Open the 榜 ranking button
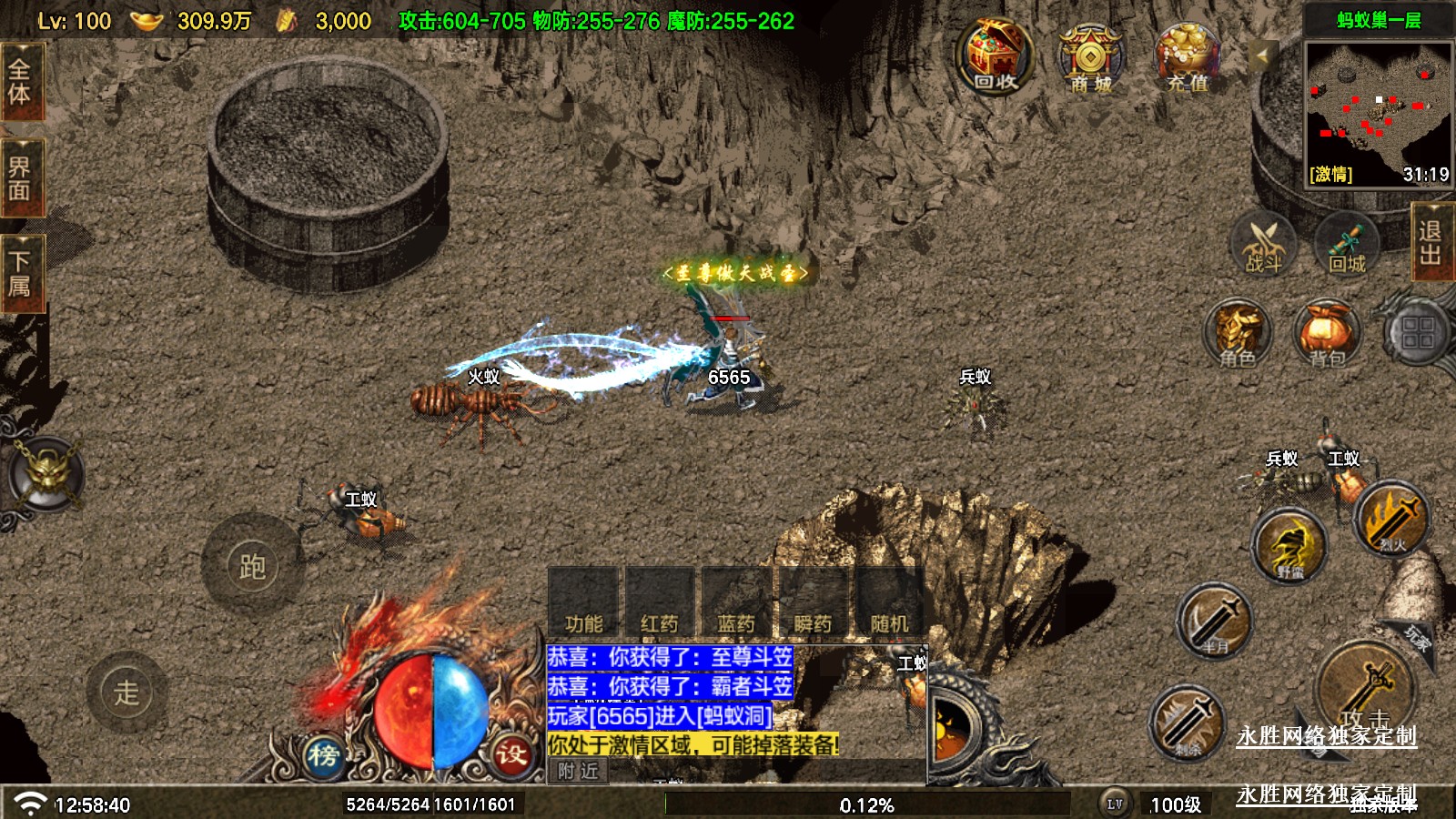1456x819 pixels. (x=323, y=755)
